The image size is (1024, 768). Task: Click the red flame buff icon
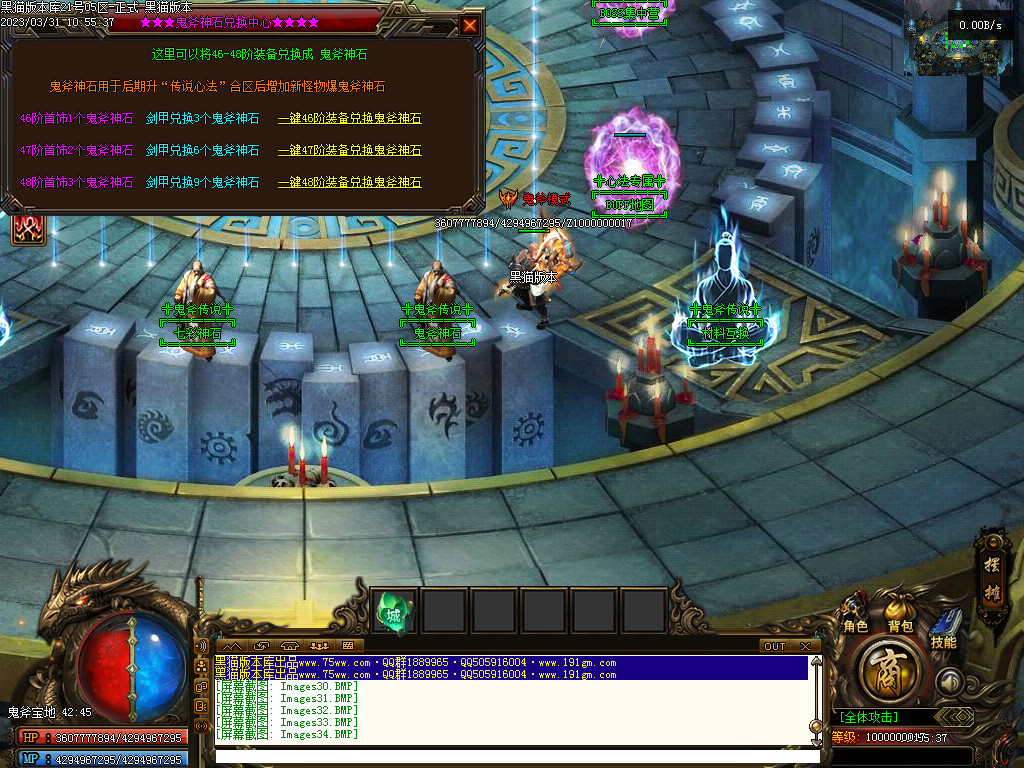click(26, 228)
